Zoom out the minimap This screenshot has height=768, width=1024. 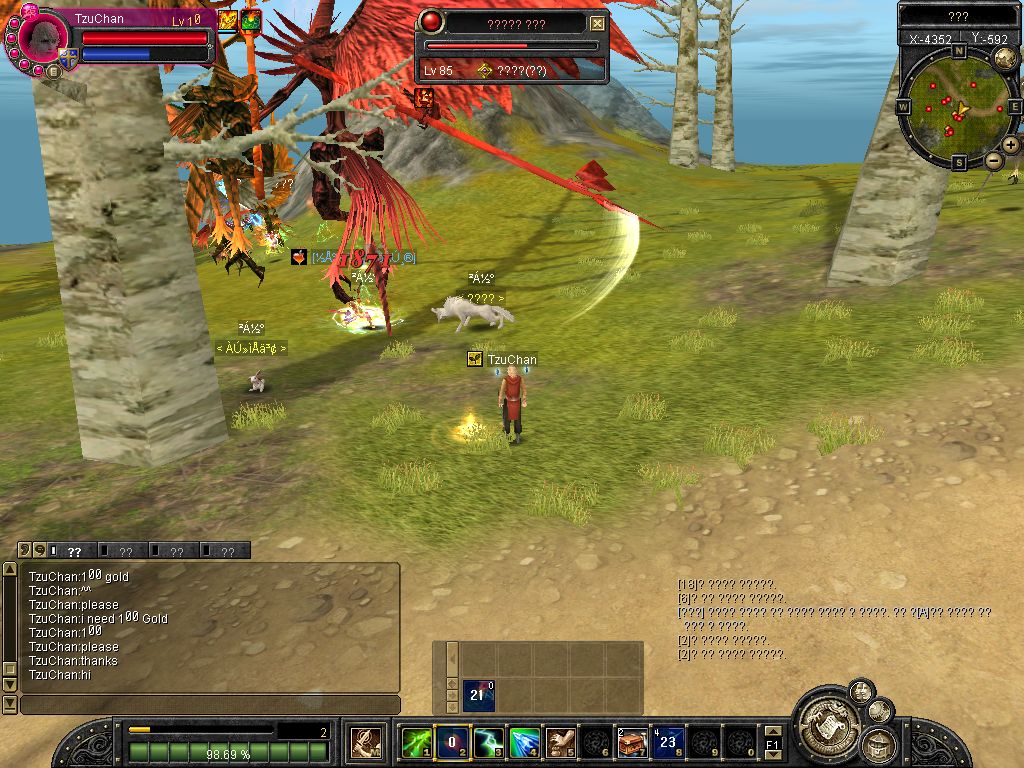(994, 161)
